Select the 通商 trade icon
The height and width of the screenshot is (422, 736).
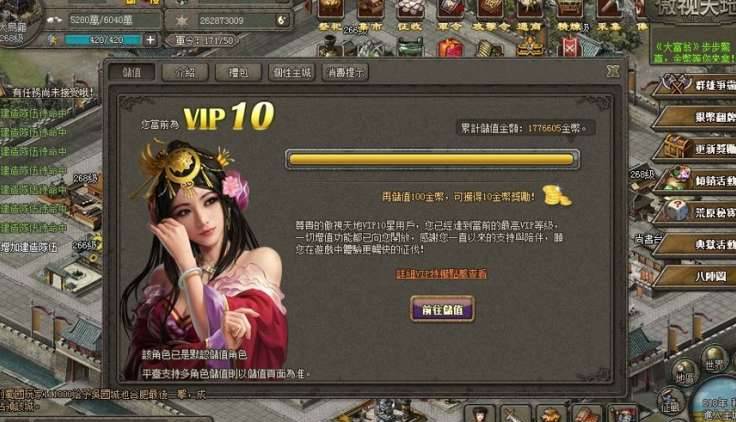[530, 12]
